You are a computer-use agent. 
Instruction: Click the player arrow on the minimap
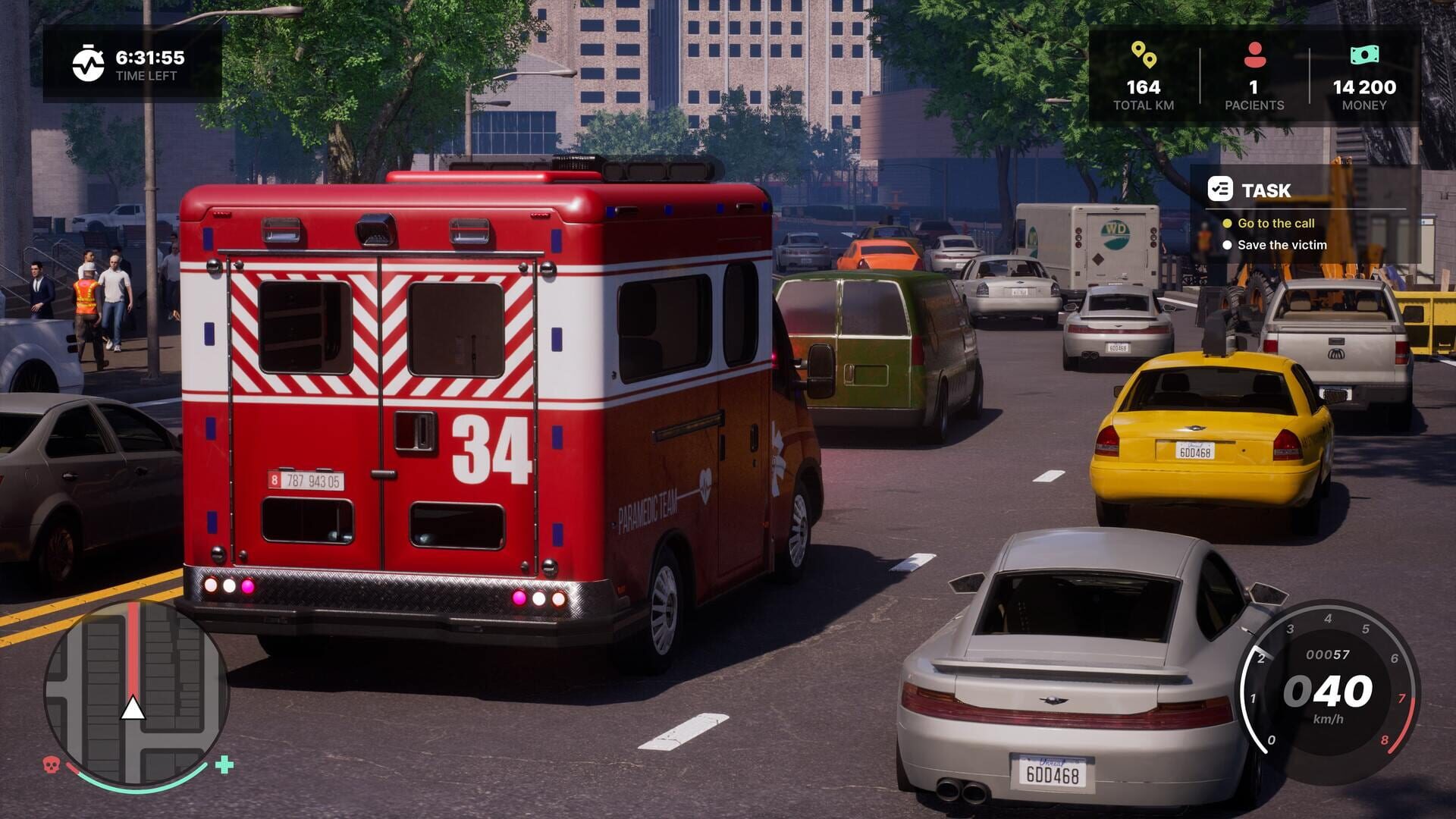pos(133,710)
